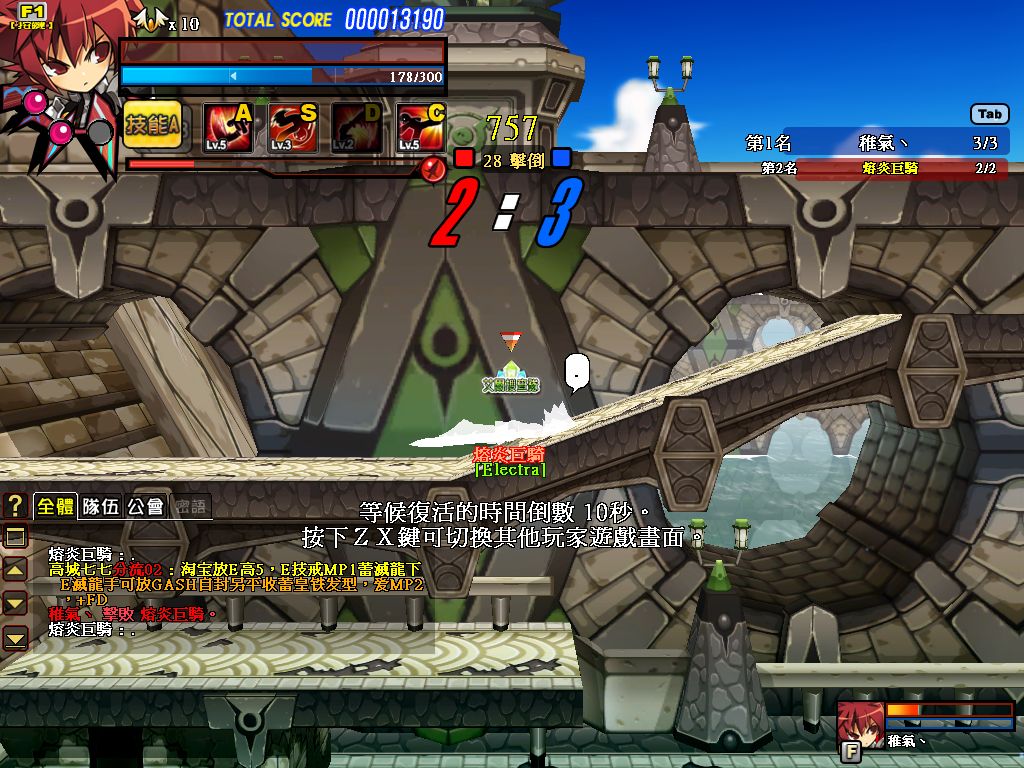Switch to the 全體 chat tab
This screenshot has width=1024, height=768.
(55, 506)
